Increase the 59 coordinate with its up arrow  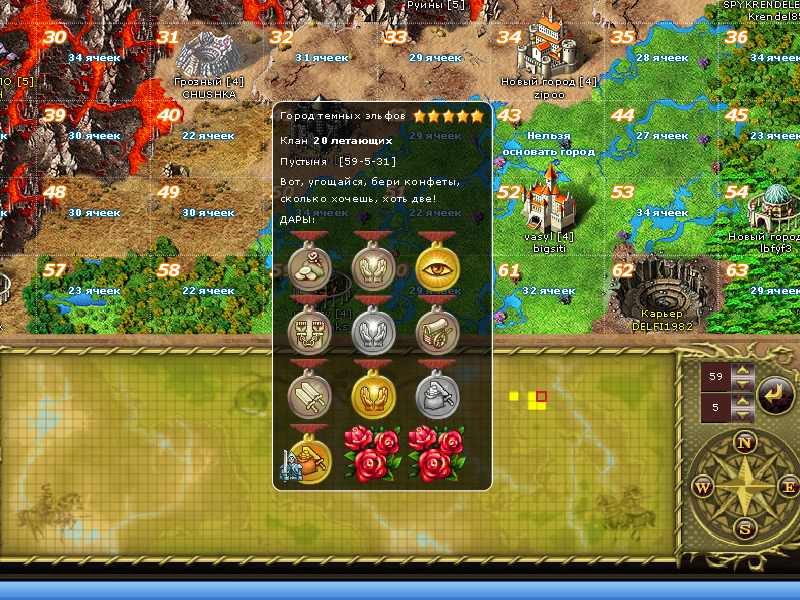pos(741,371)
